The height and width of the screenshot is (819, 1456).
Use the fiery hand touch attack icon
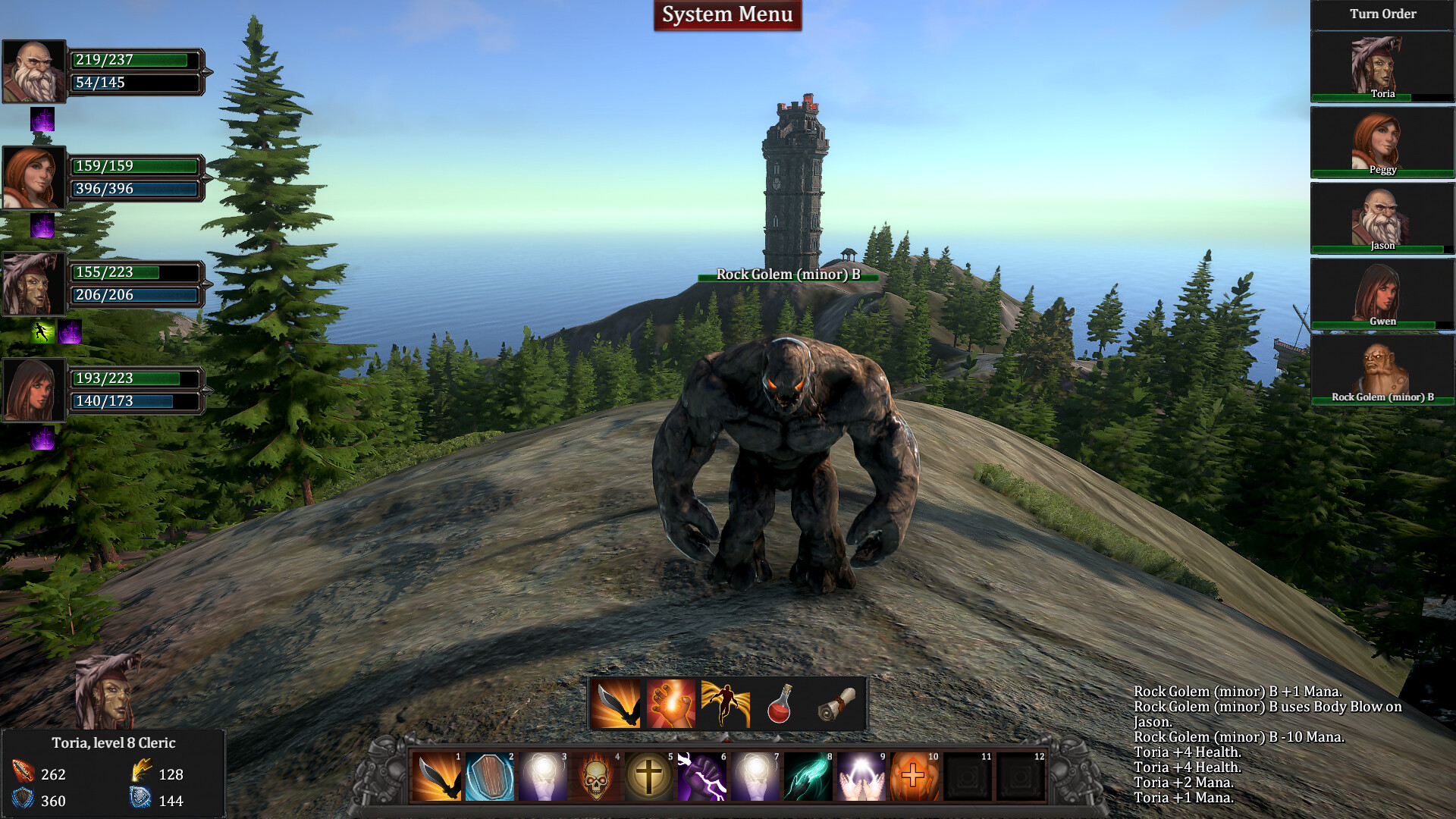pyautogui.click(x=670, y=704)
